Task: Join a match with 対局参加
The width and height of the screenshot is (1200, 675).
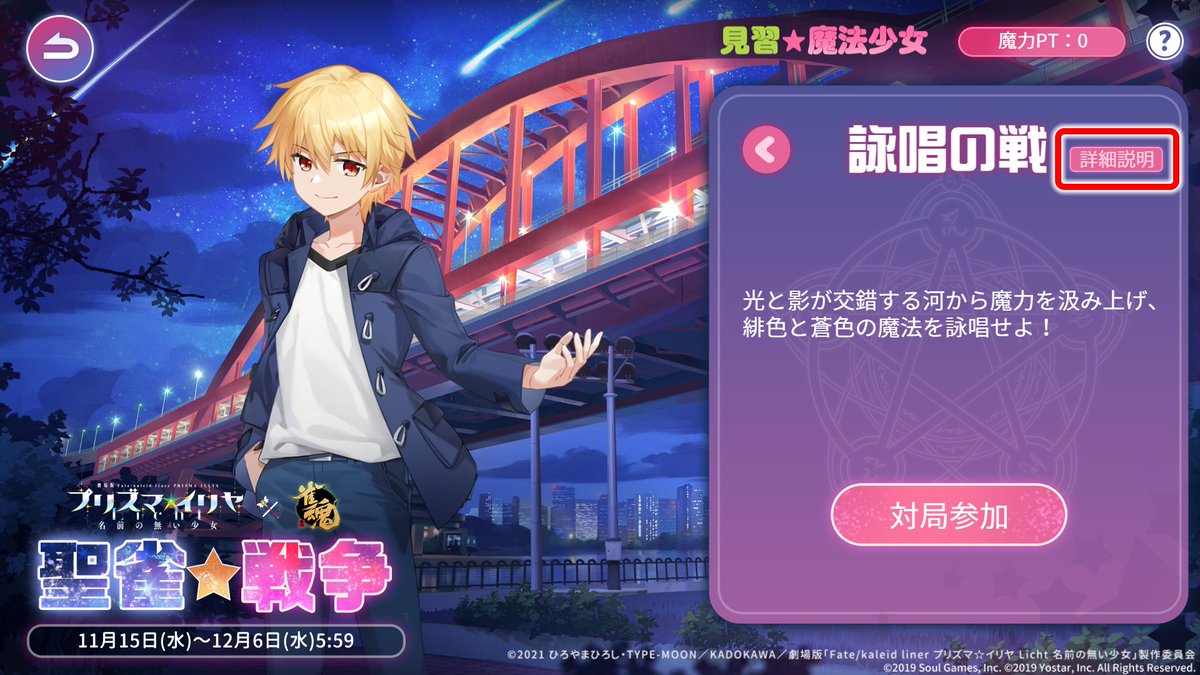Action: (x=949, y=516)
